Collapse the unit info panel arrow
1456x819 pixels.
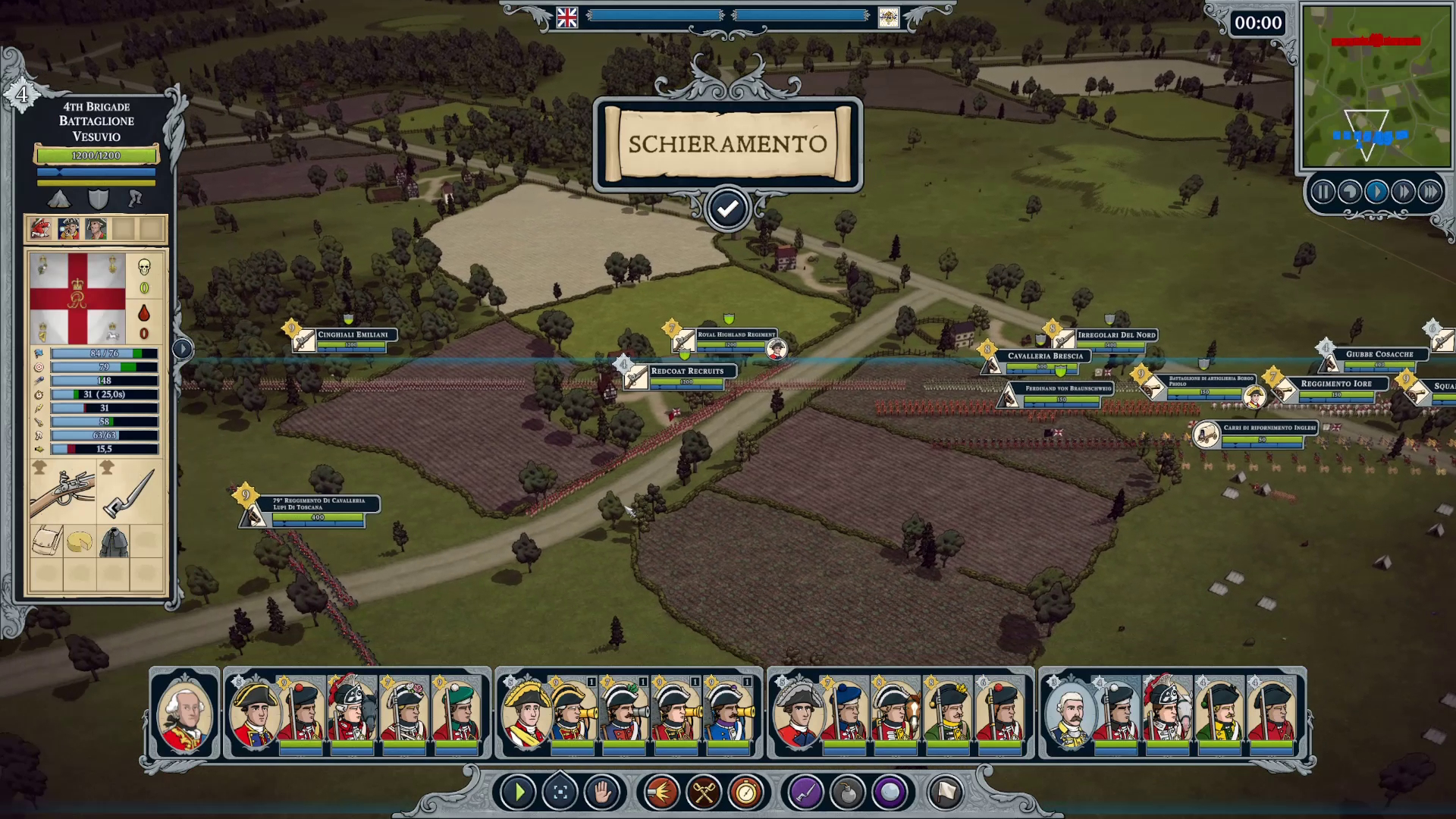tap(183, 349)
